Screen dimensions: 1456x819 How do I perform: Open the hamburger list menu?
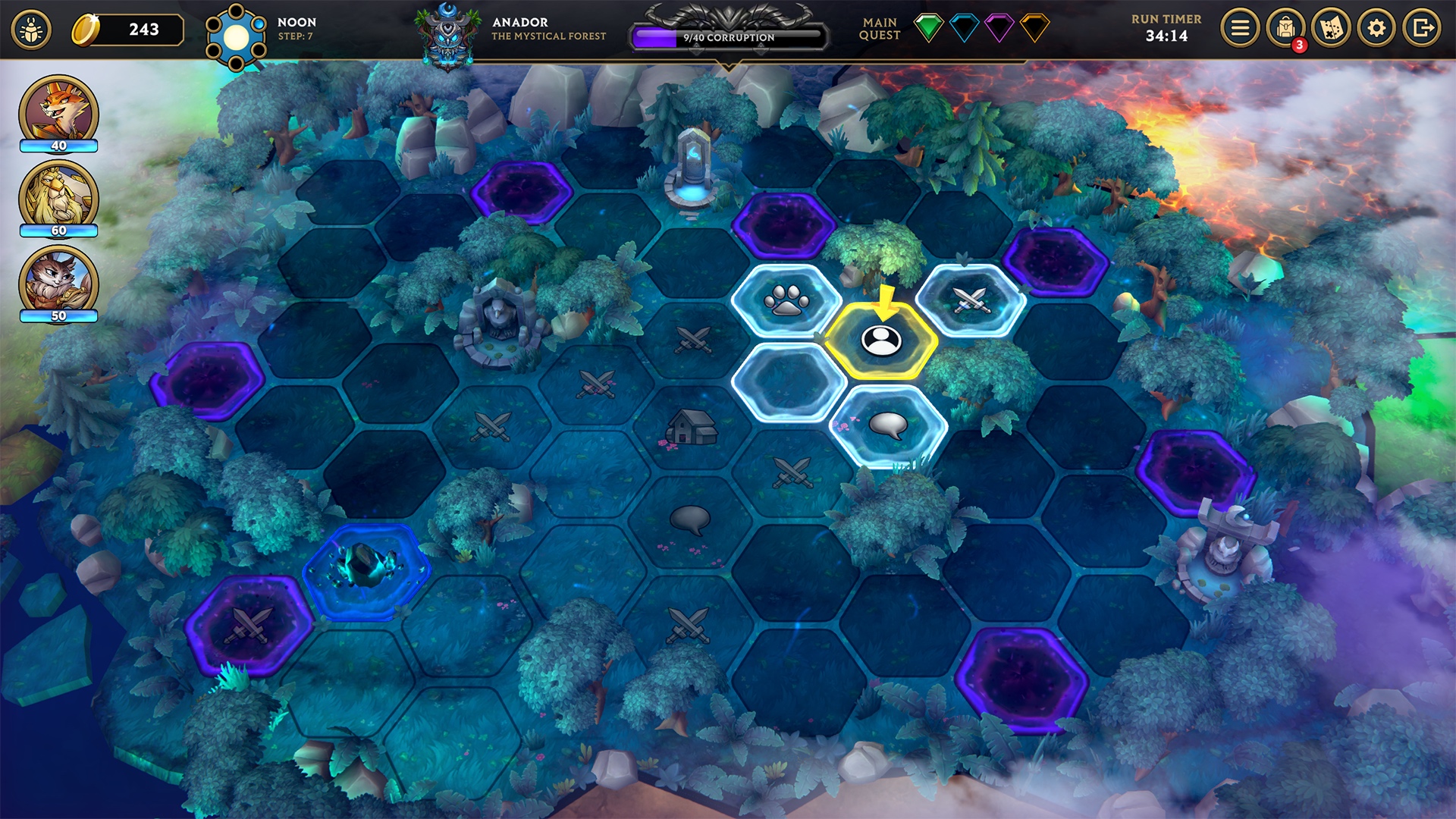click(x=1240, y=29)
